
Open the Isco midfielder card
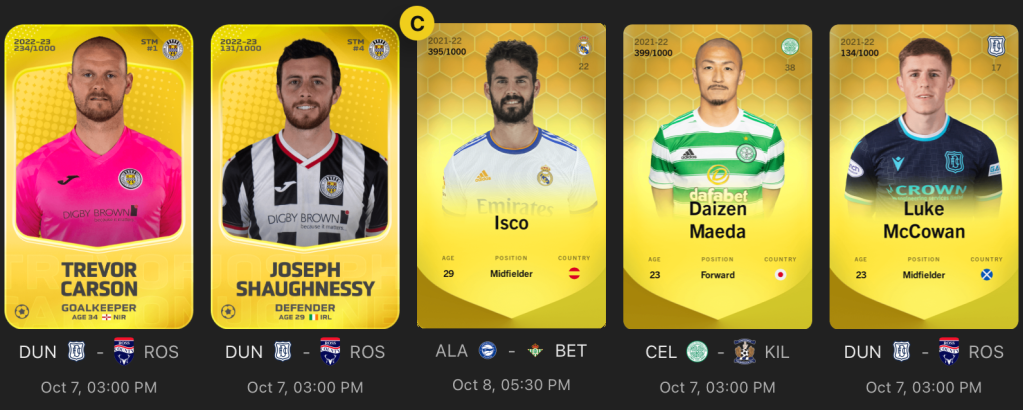(x=511, y=175)
